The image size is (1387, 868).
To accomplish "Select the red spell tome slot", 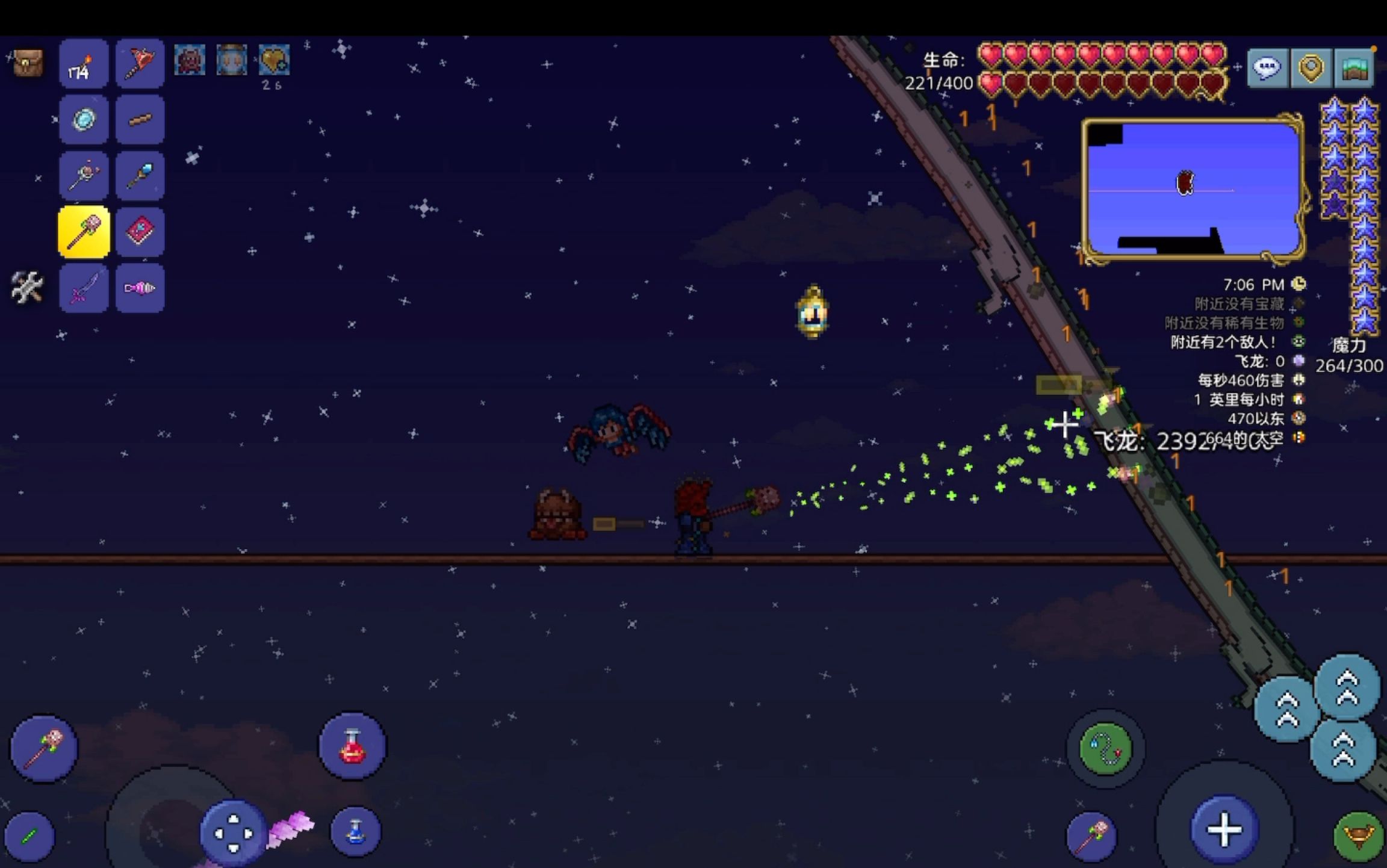I will point(139,231).
